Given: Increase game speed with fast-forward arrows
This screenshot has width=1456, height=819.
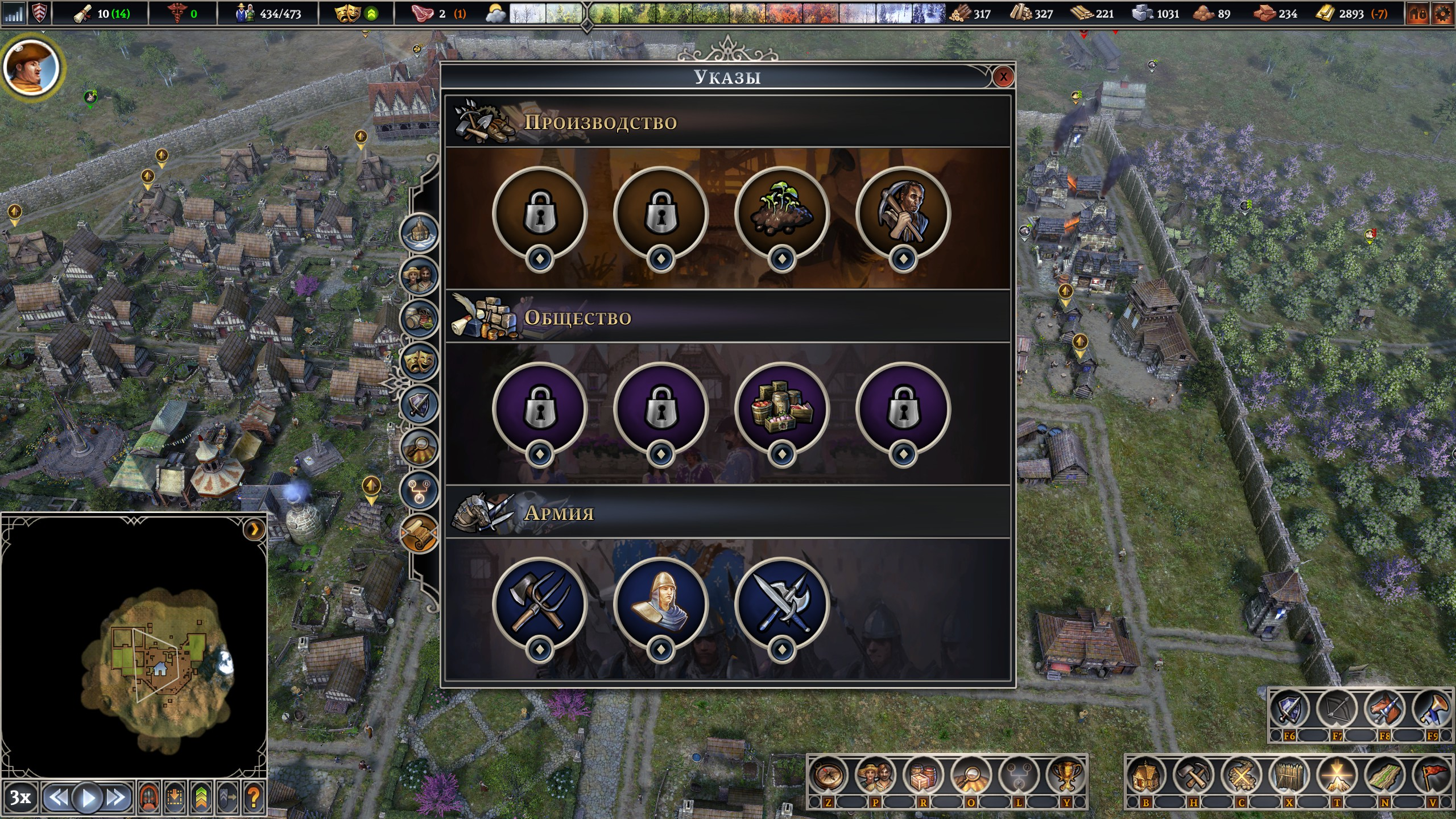Looking at the screenshot, I should point(117,798).
